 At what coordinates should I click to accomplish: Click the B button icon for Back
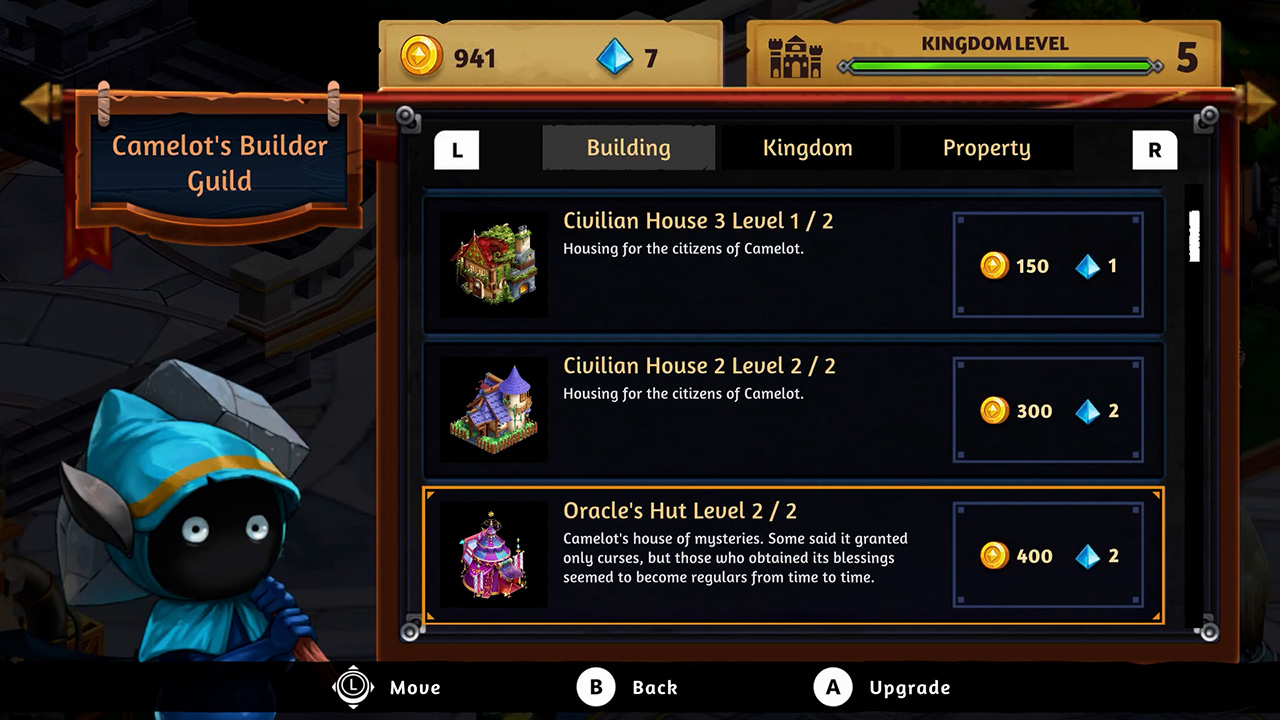(597, 687)
